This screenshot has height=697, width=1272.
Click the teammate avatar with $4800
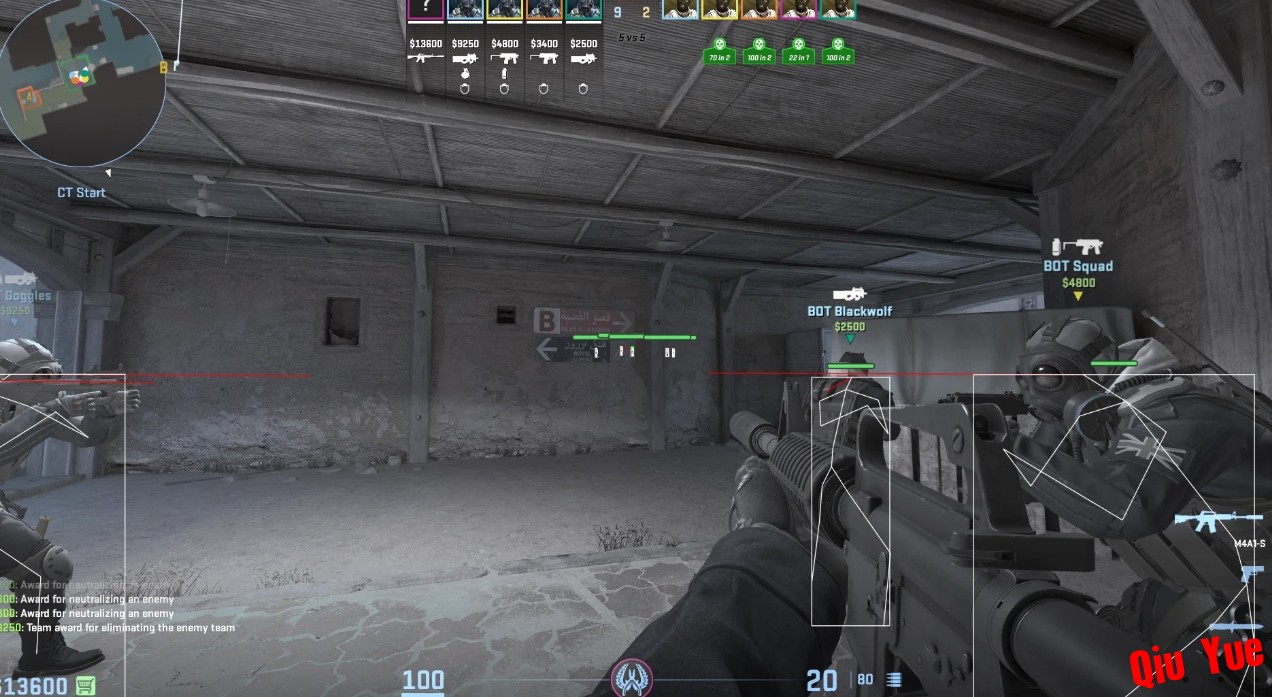[504, 10]
